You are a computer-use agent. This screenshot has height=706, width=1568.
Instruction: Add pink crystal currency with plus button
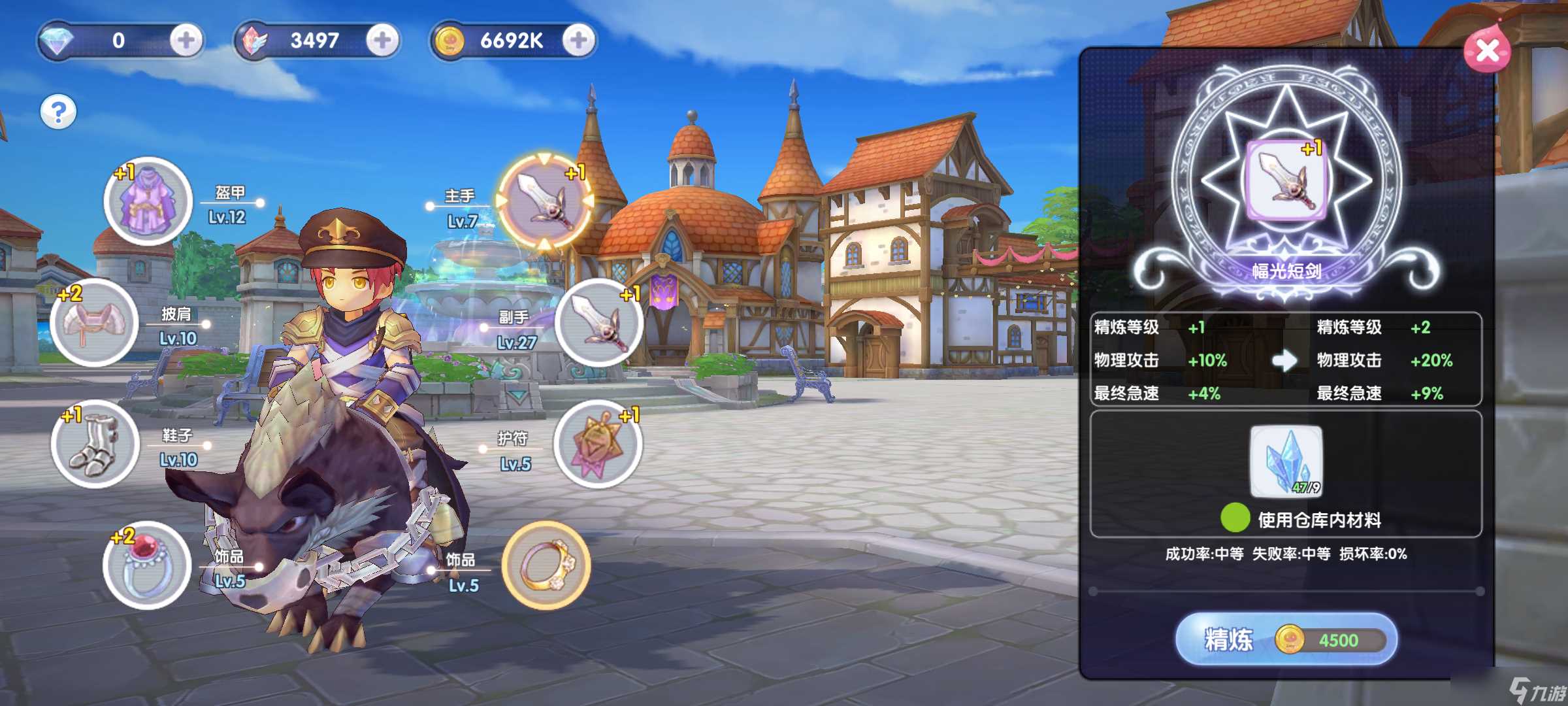tap(382, 41)
